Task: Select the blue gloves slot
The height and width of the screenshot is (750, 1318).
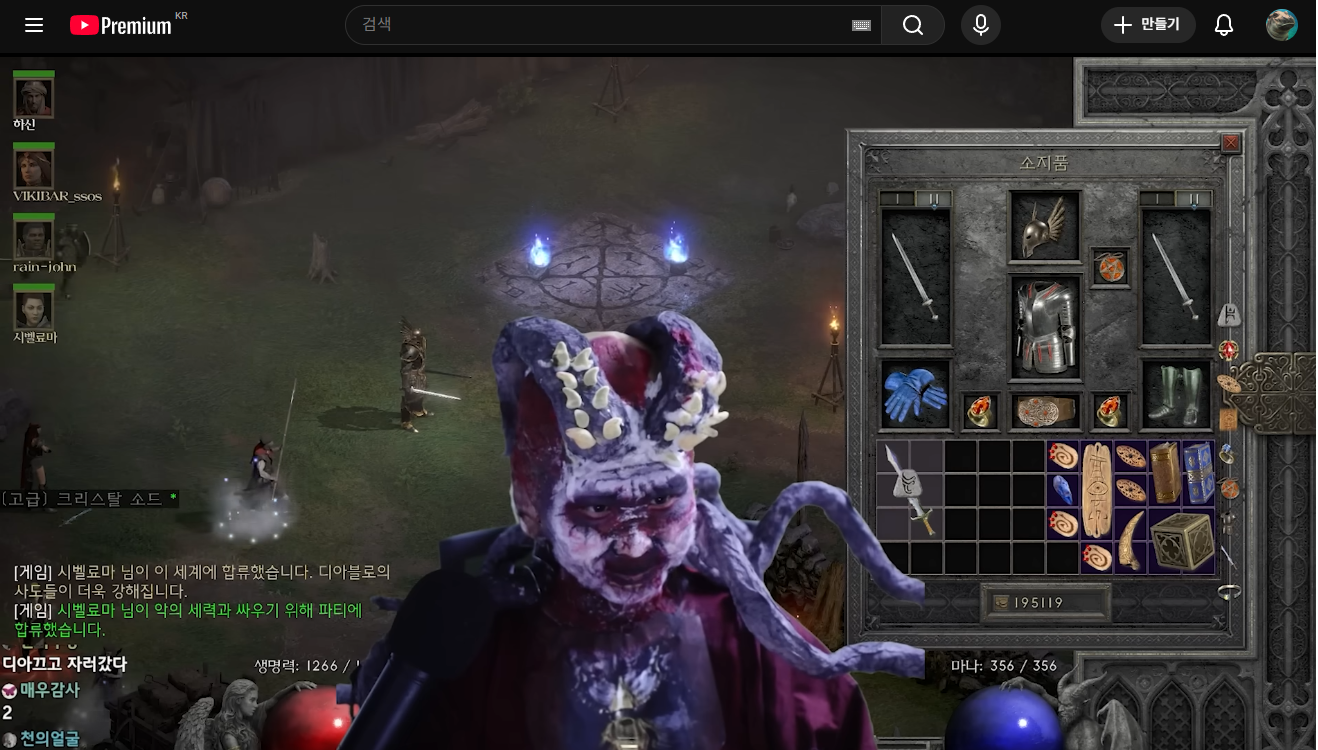Action: (915, 395)
